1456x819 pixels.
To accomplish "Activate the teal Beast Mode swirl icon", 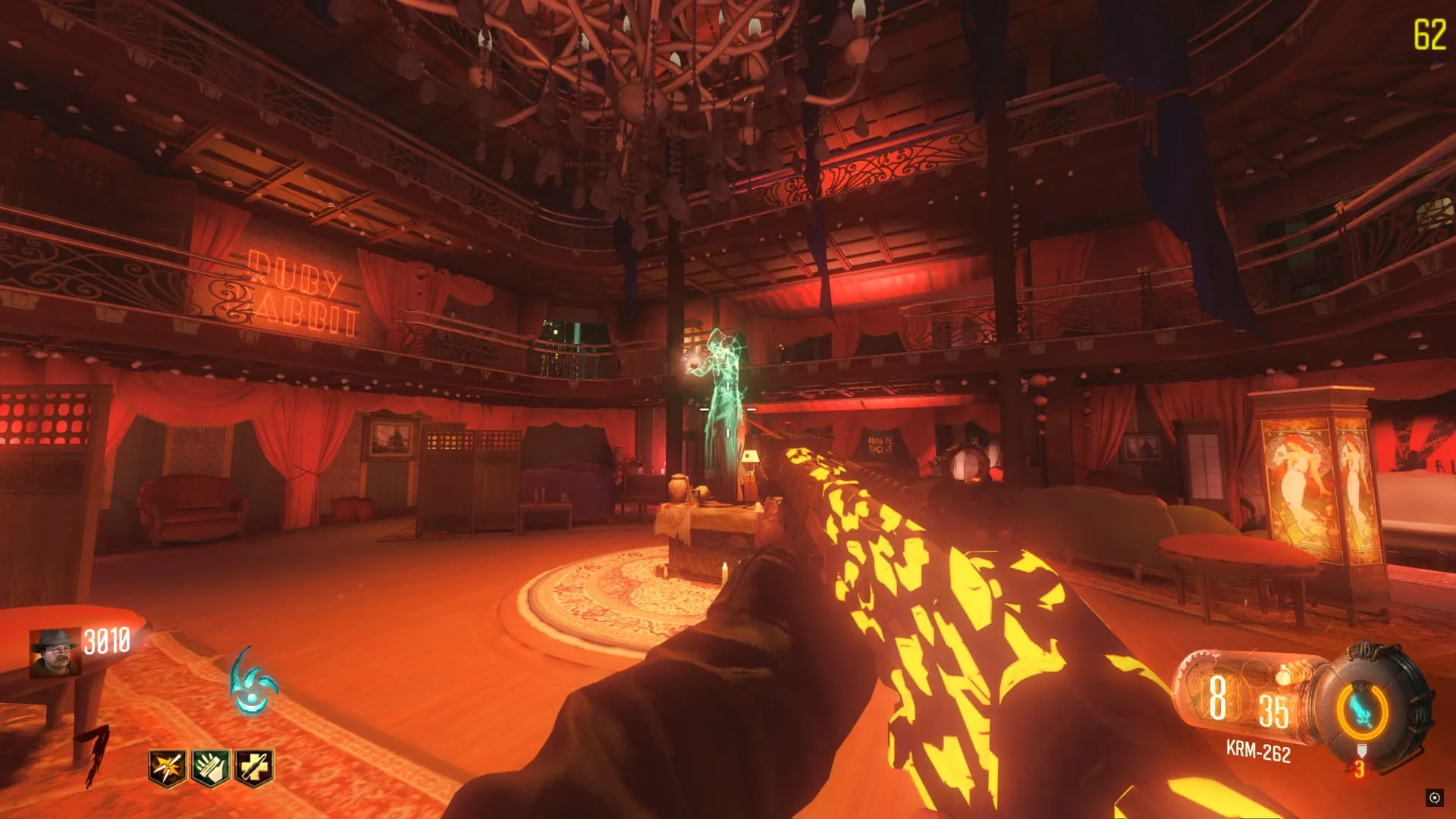I will [253, 682].
